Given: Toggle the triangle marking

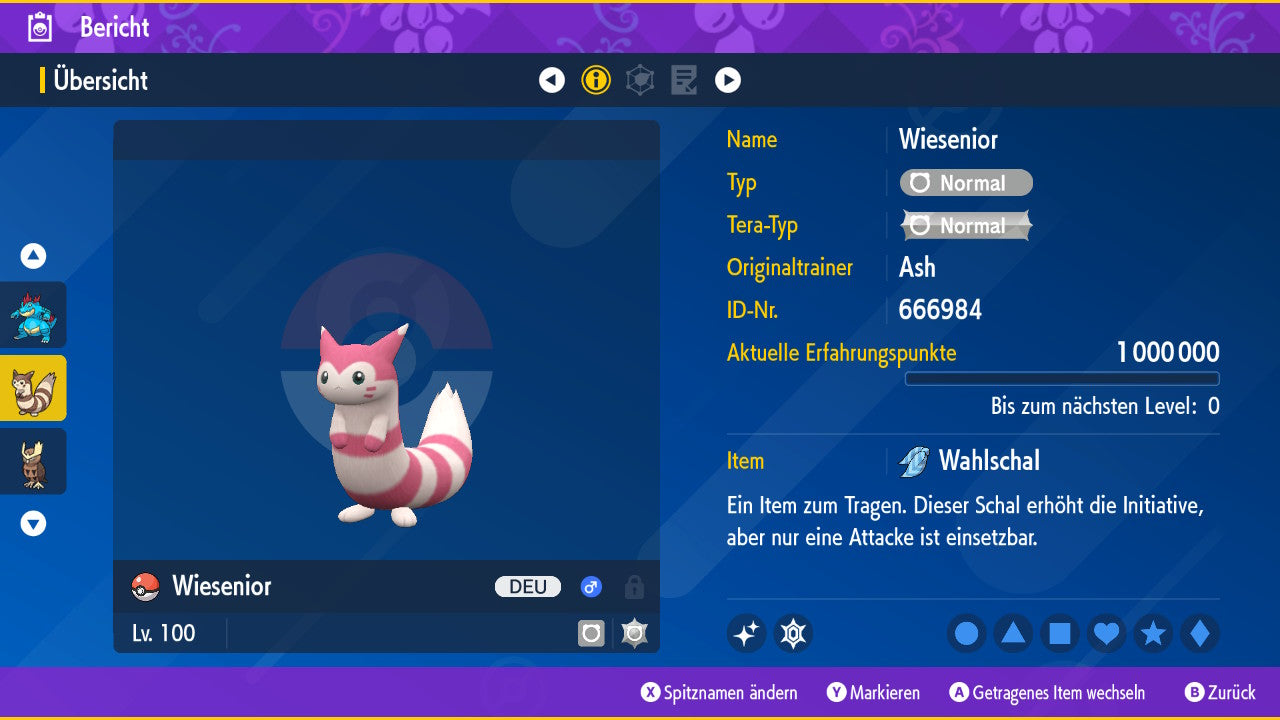Looking at the screenshot, I should click(1013, 633).
